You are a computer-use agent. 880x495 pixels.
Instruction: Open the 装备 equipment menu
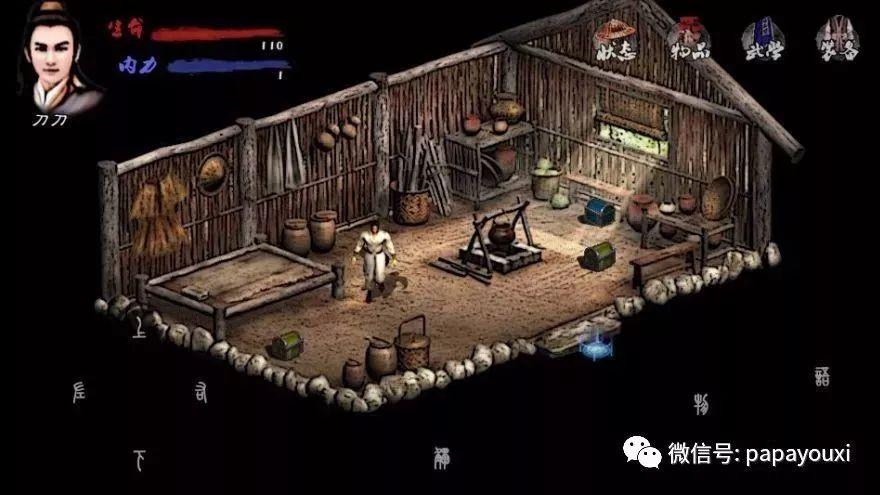click(836, 40)
